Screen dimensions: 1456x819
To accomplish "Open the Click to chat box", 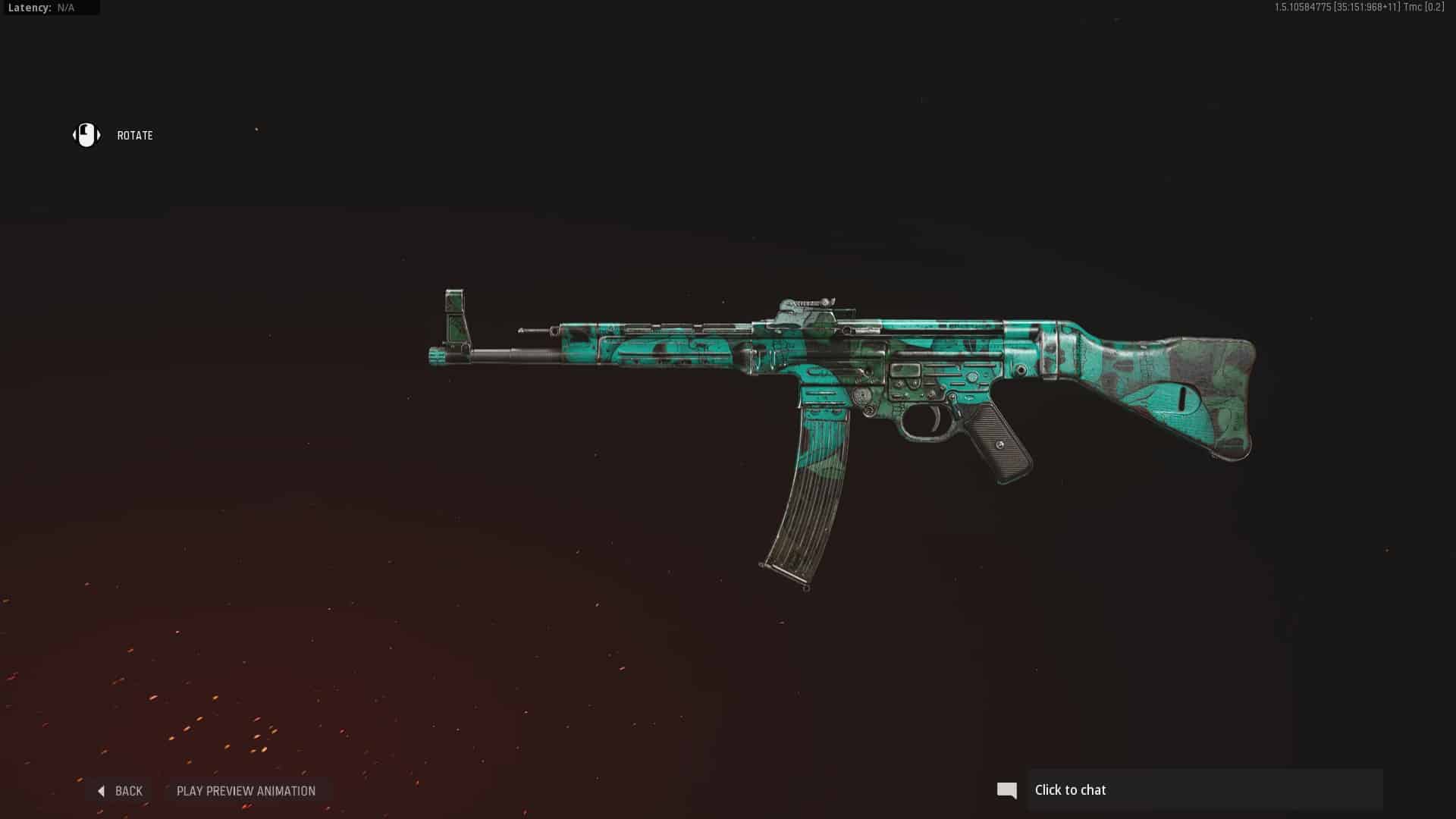I will tap(1204, 790).
